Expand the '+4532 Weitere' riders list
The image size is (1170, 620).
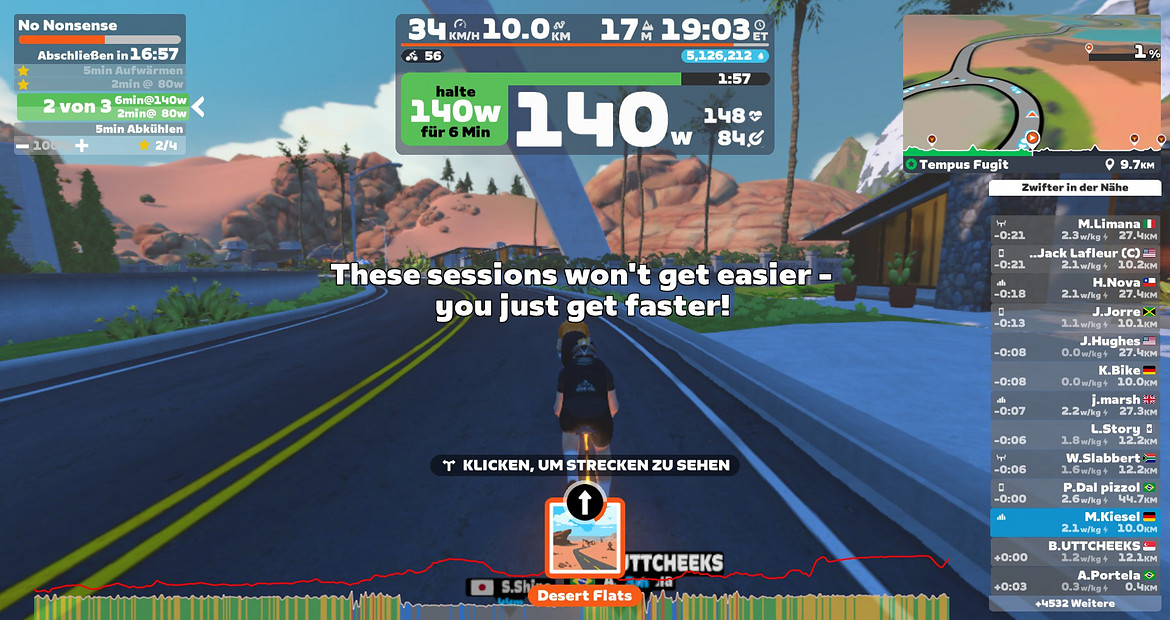pyautogui.click(x=1075, y=604)
